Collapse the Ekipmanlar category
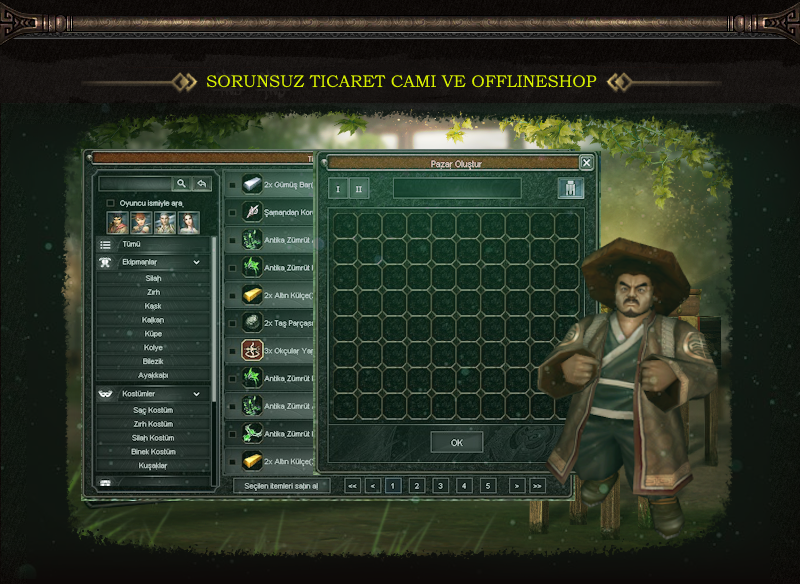The height and width of the screenshot is (584, 800). pyautogui.click(x=196, y=262)
